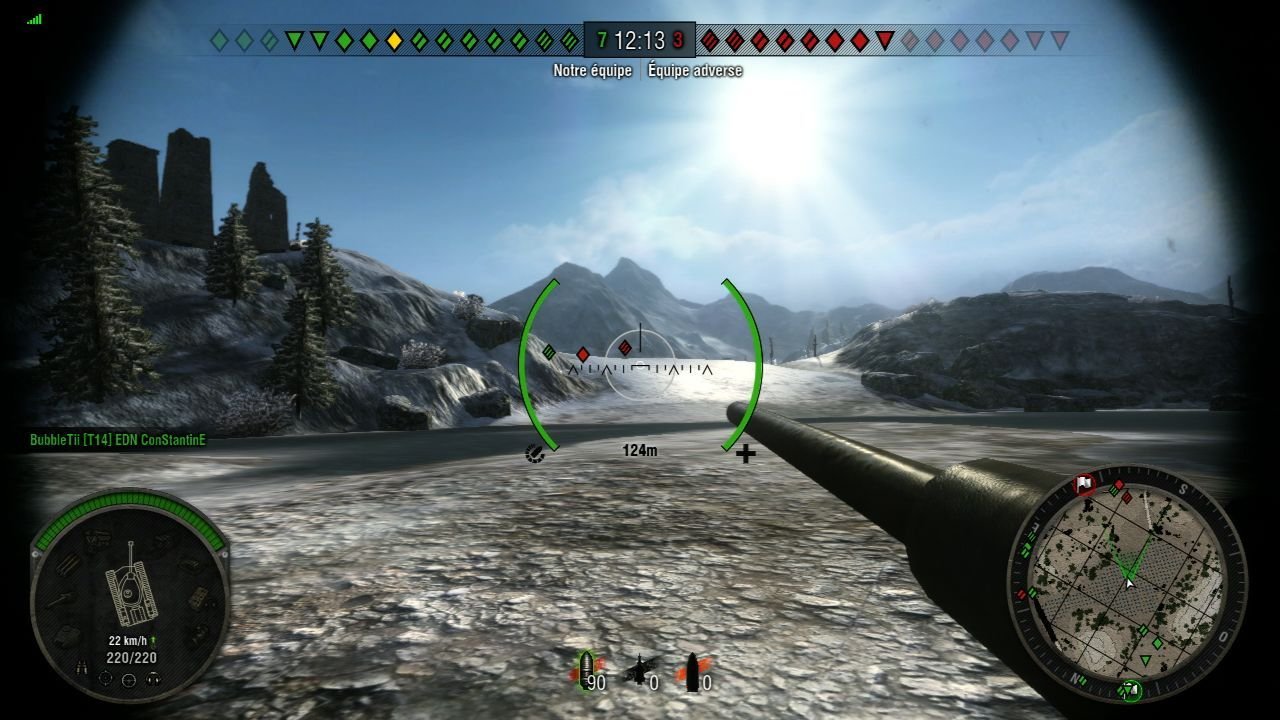The width and height of the screenshot is (1280, 720).
Task: Click the green signal strength indicator
Action: click(x=36, y=19)
